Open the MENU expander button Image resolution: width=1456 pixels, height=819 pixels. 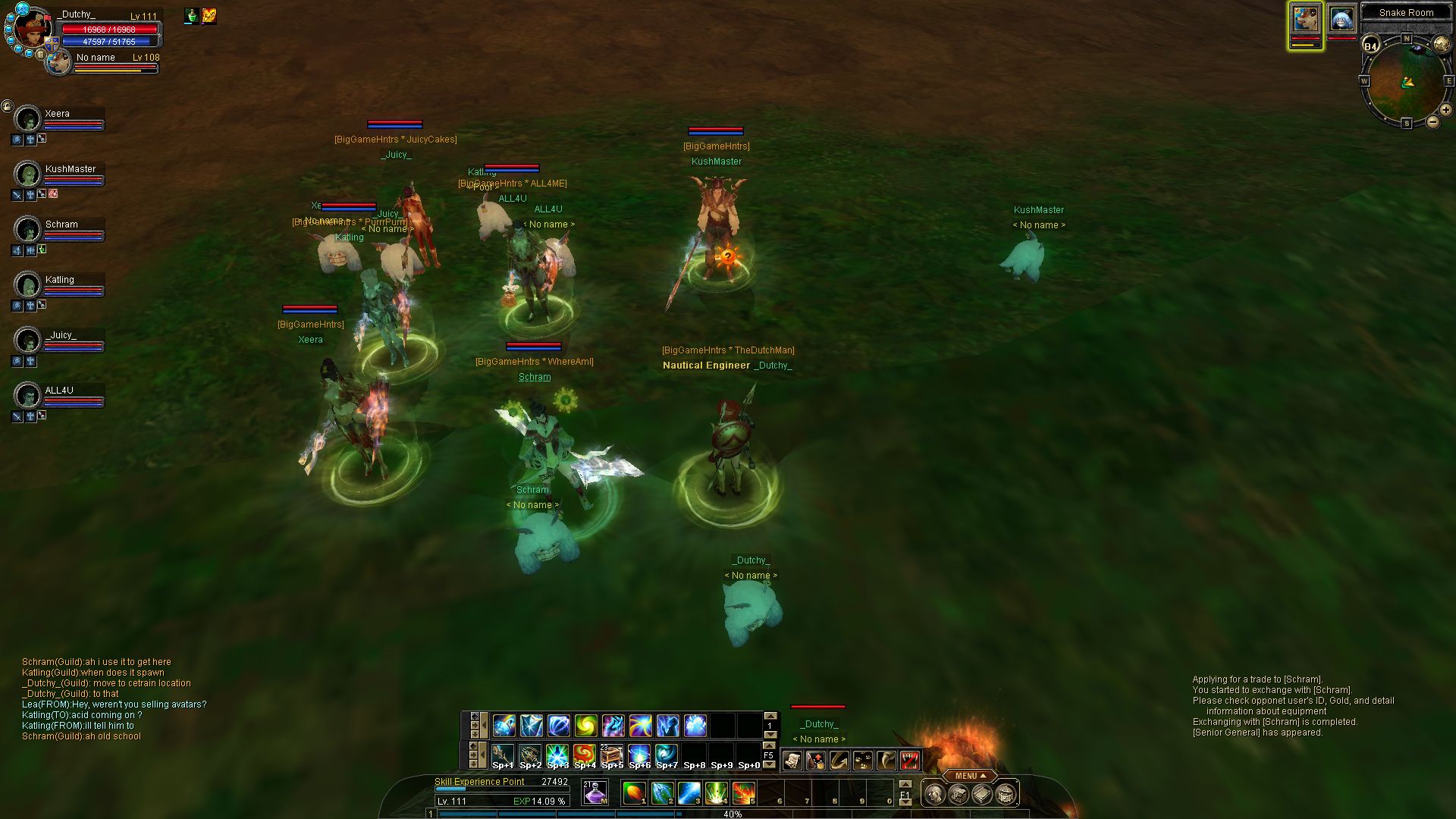click(x=971, y=776)
